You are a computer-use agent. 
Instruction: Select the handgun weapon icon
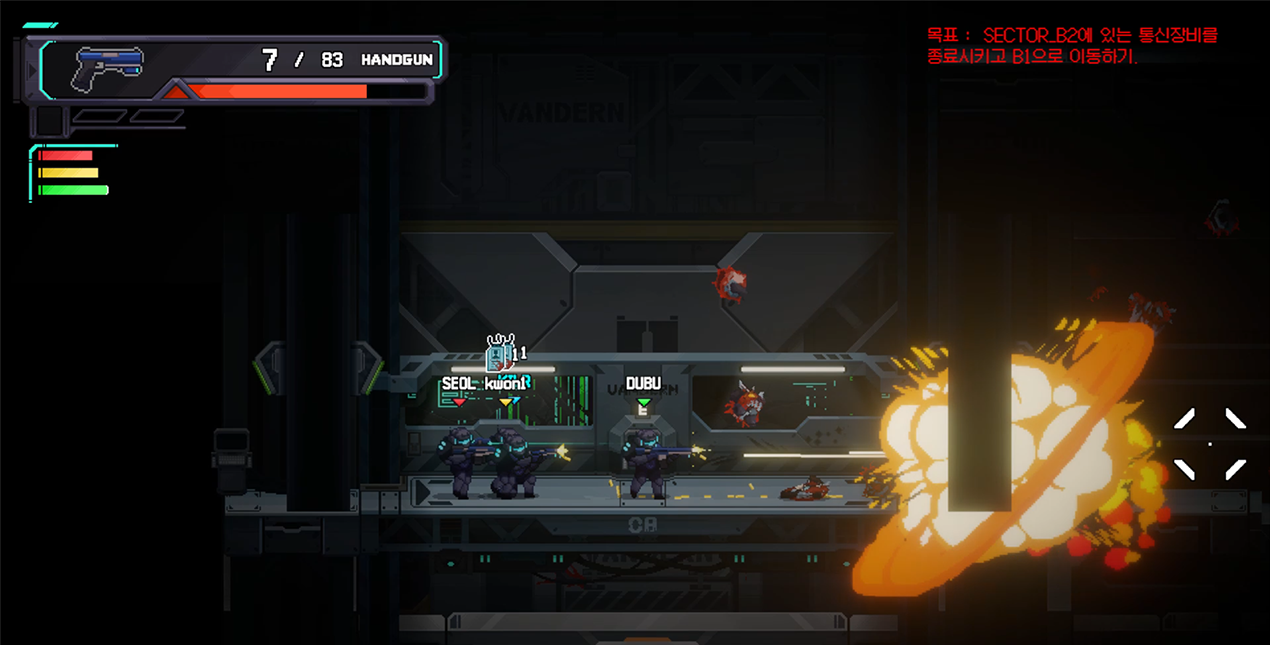(x=108, y=66)
